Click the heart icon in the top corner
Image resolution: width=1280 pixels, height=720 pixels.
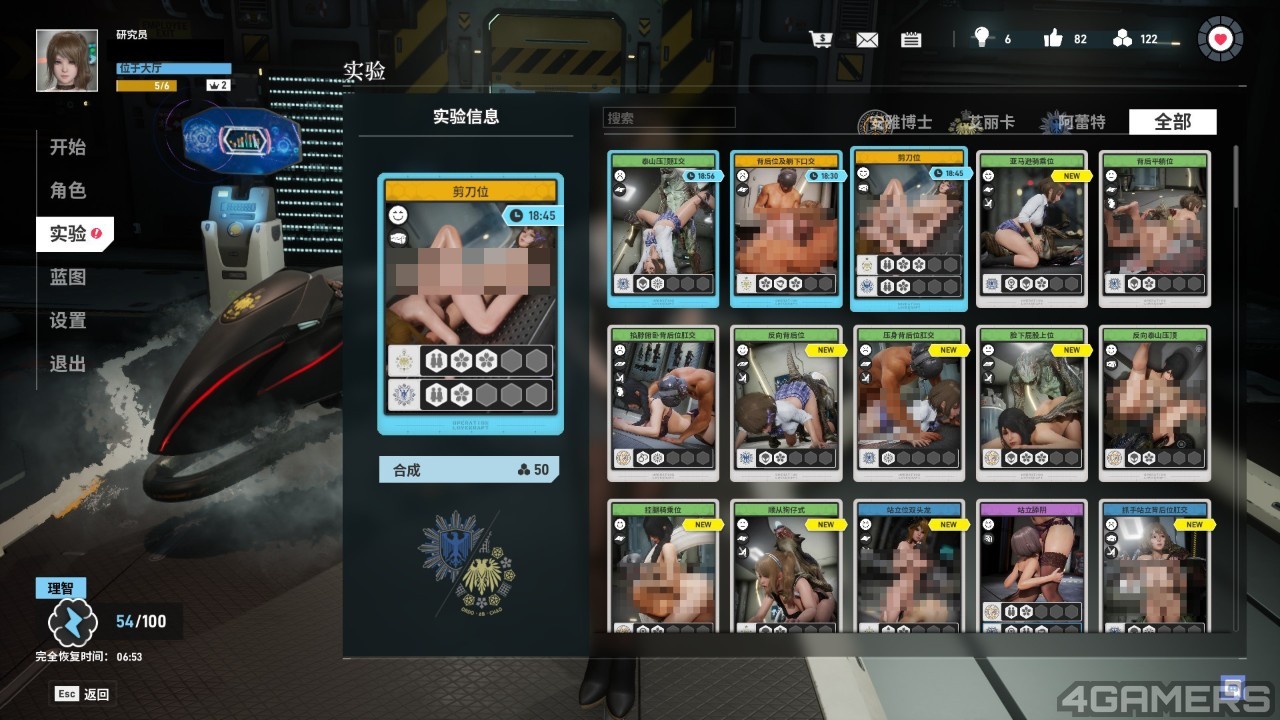pos(1219,39)
